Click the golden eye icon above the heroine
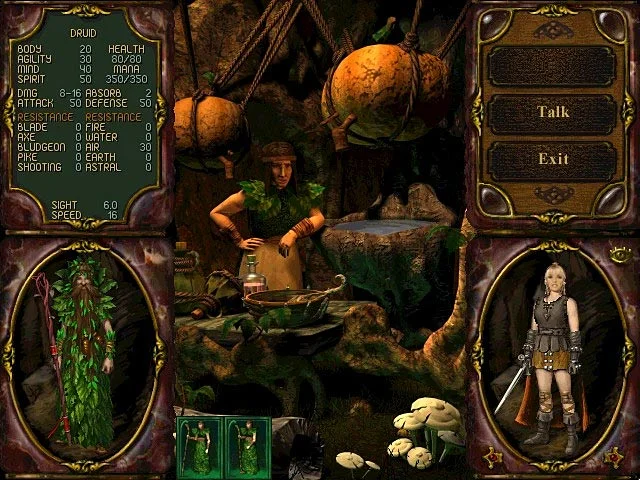The image size is (640, 480). pos(621,254)
